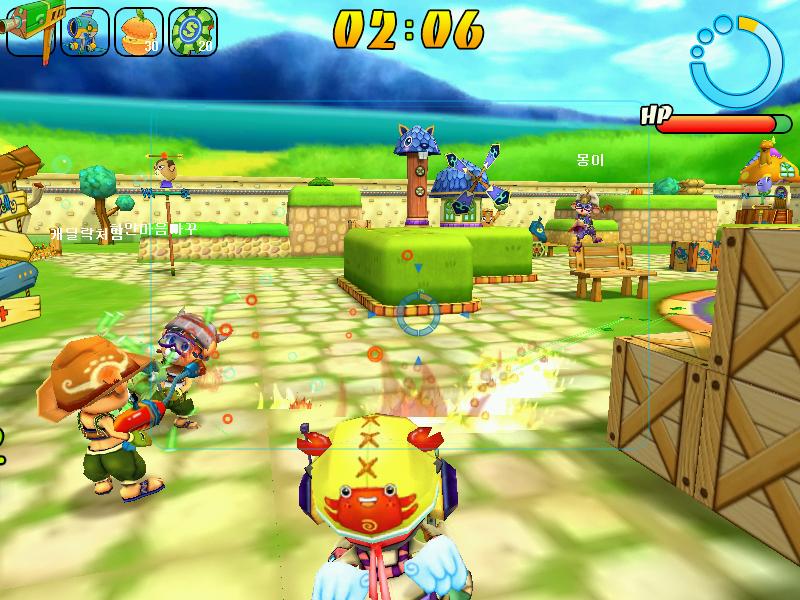Select the green water gun weapon slot
The image size is (800, 600).
click(30, 28)
